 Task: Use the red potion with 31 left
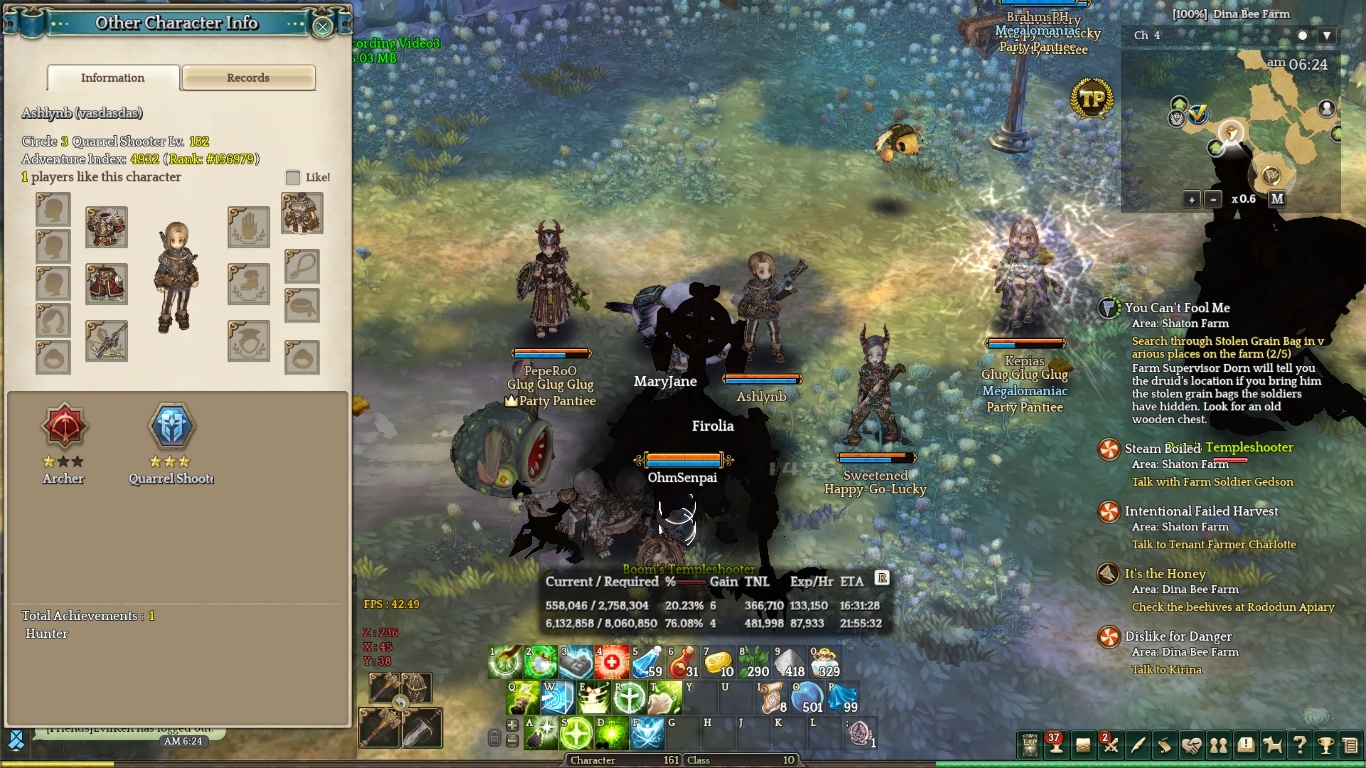682,663
